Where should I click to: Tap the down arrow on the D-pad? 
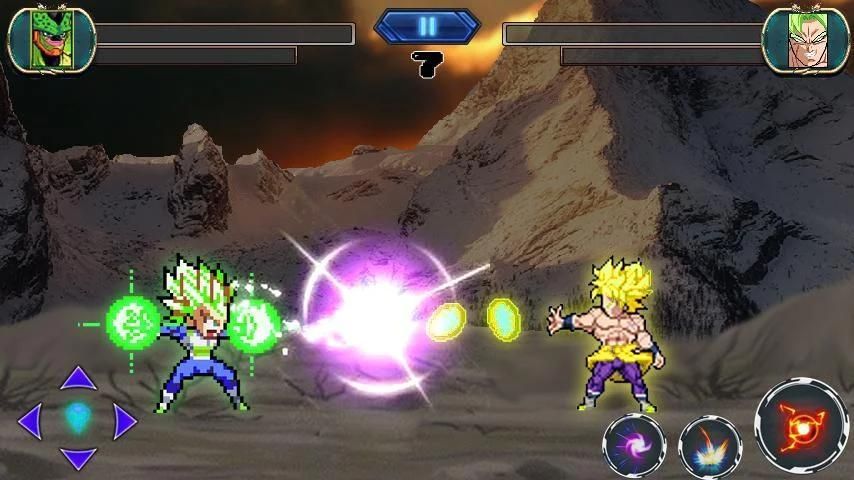click(78, 459)
